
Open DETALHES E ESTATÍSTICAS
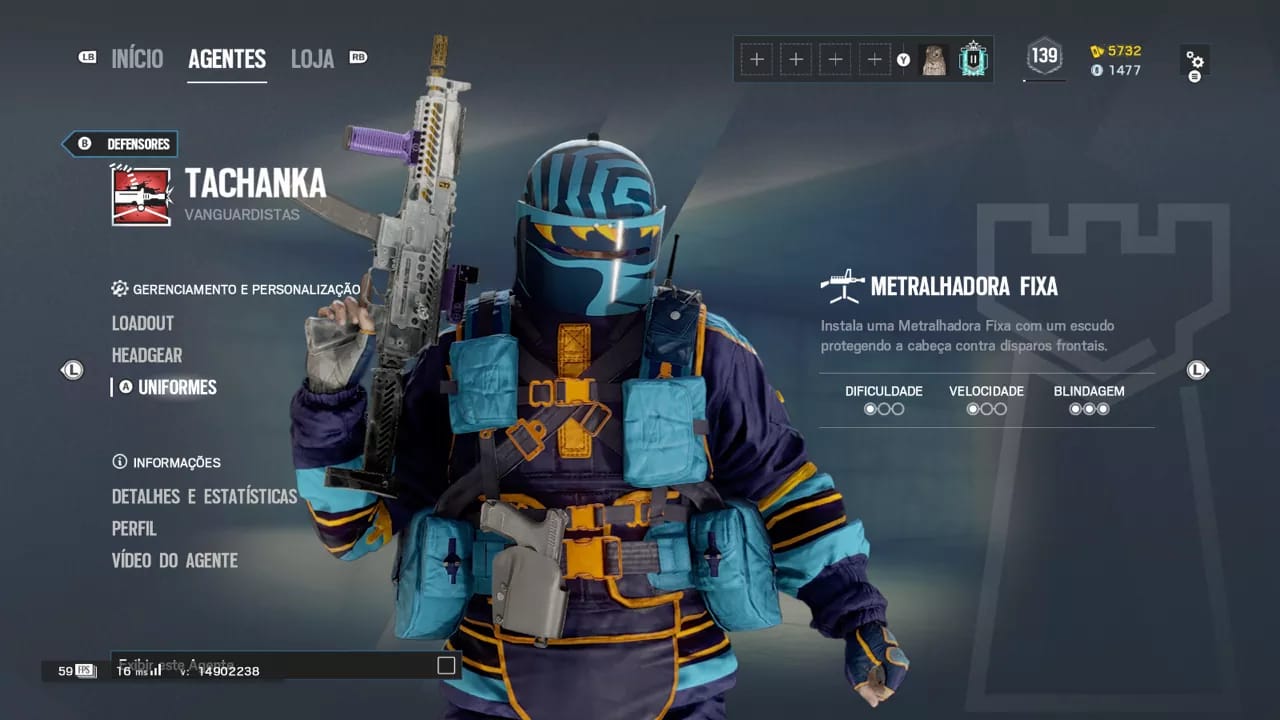click(x=204, y=496)
